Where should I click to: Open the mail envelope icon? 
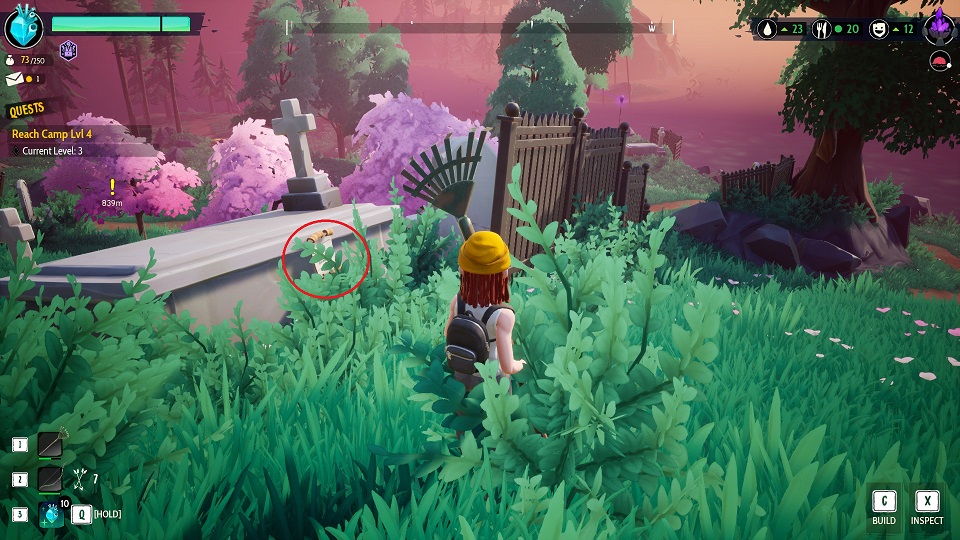pyautogui.click(x=12, y=78)
